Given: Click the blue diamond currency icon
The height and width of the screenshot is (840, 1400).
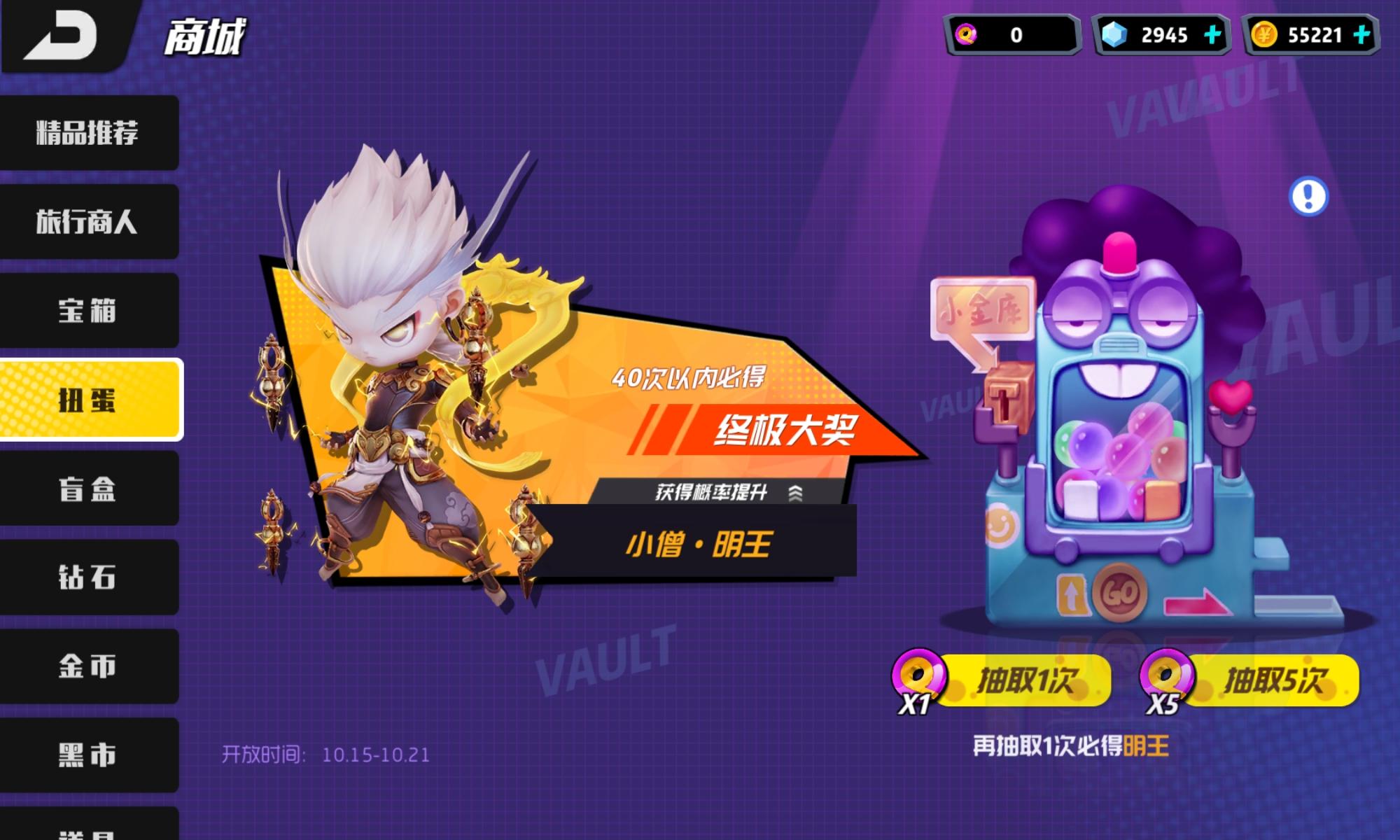Looking at the screenshot, I should pos(1116,35).
